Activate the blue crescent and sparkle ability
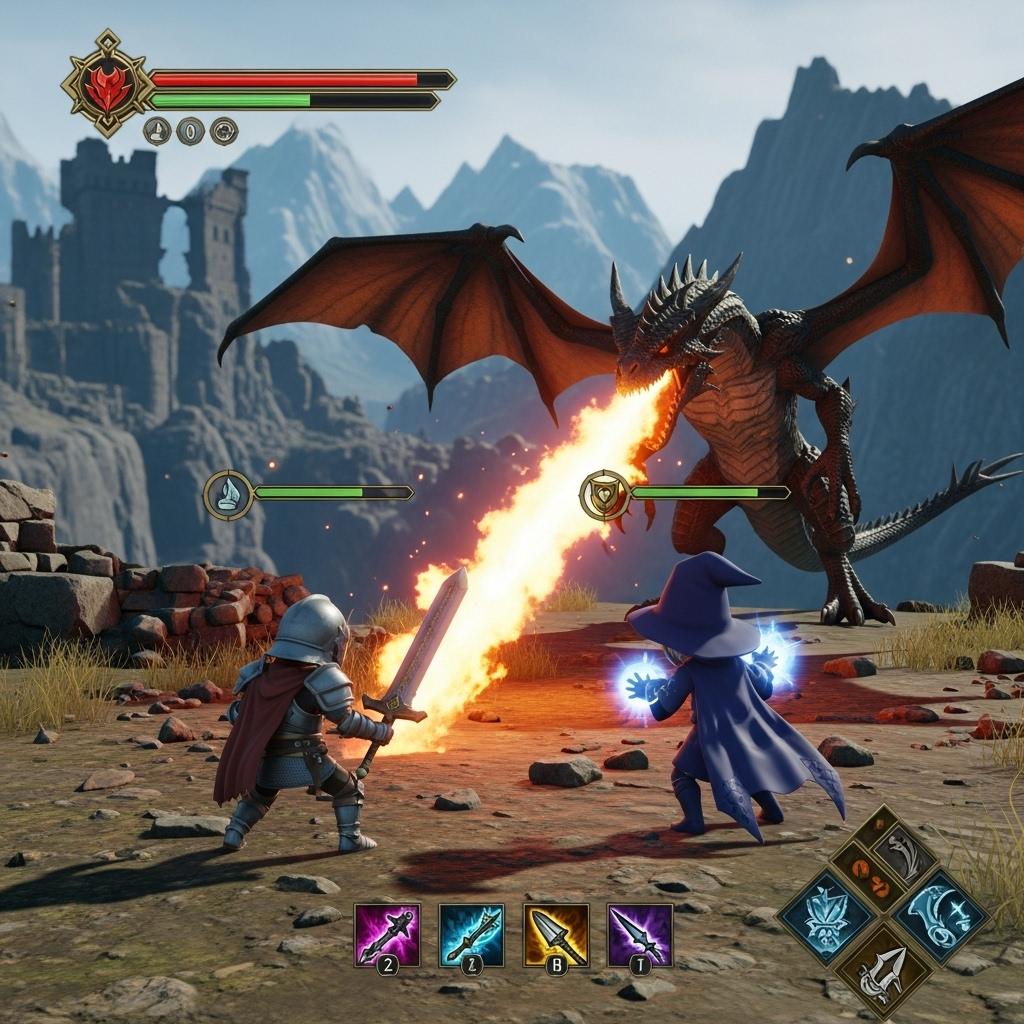This screenshot has height=1024, width=1024. pyautogui.click(x=940, y=910)
